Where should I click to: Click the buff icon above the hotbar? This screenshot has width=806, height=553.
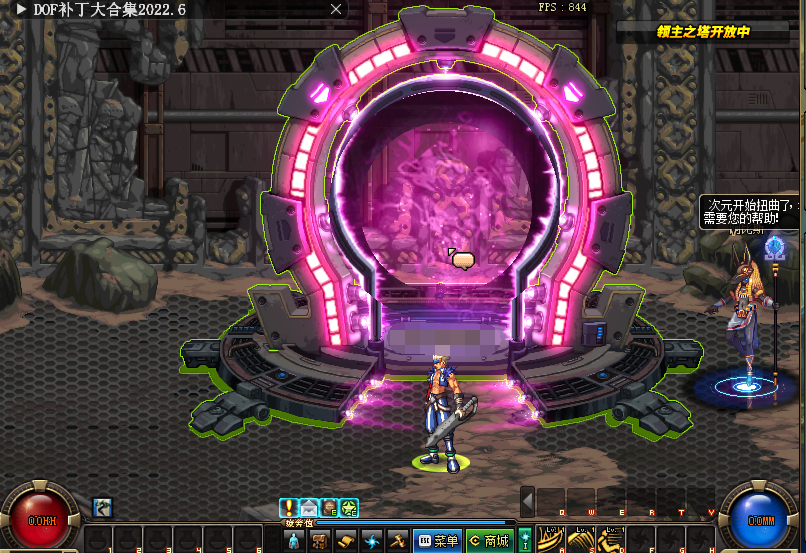click(101, 507)
